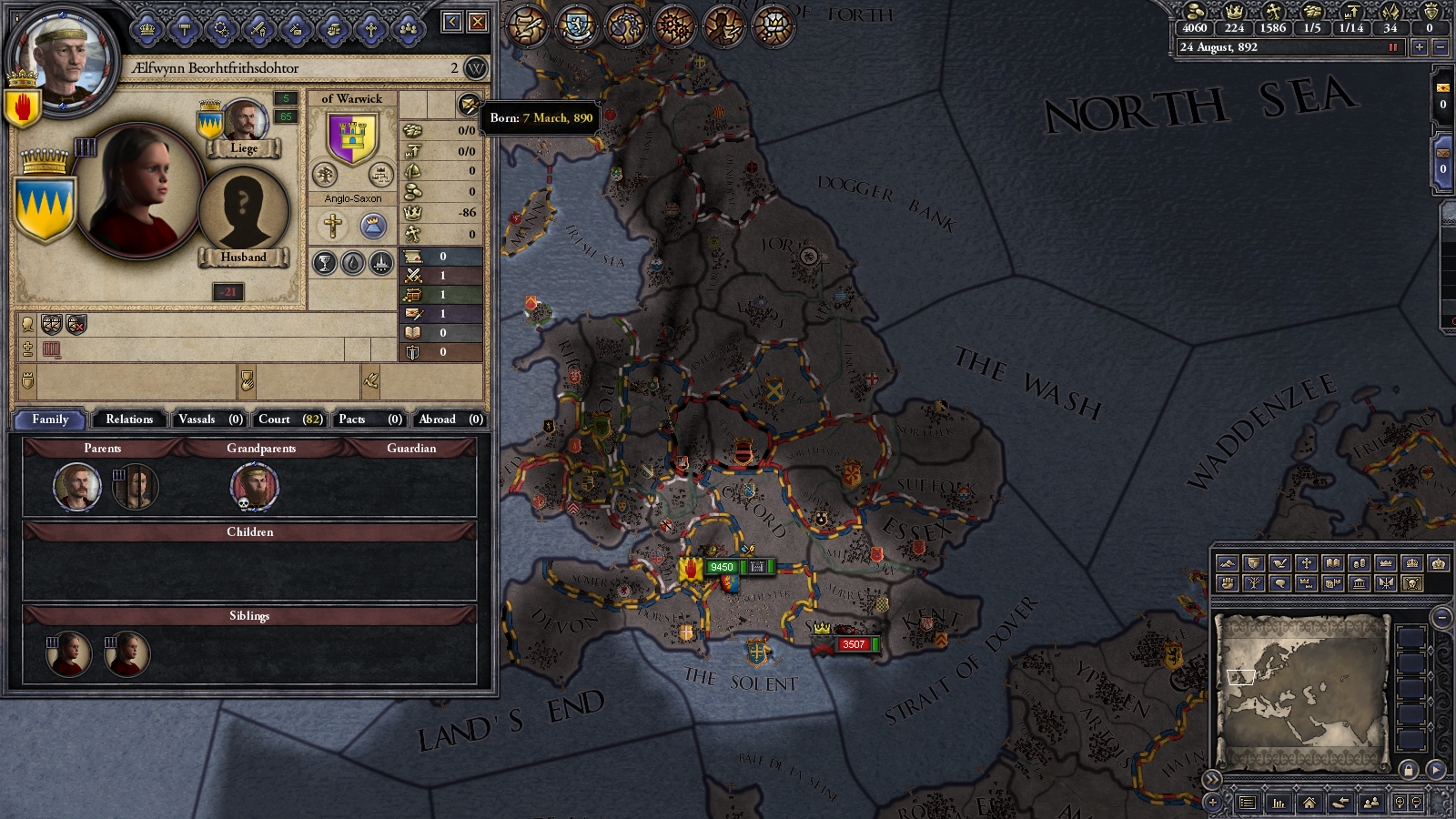Open the dynasty tree map mode
This screenshot has height=819, width=1456.
point(1253,584)
